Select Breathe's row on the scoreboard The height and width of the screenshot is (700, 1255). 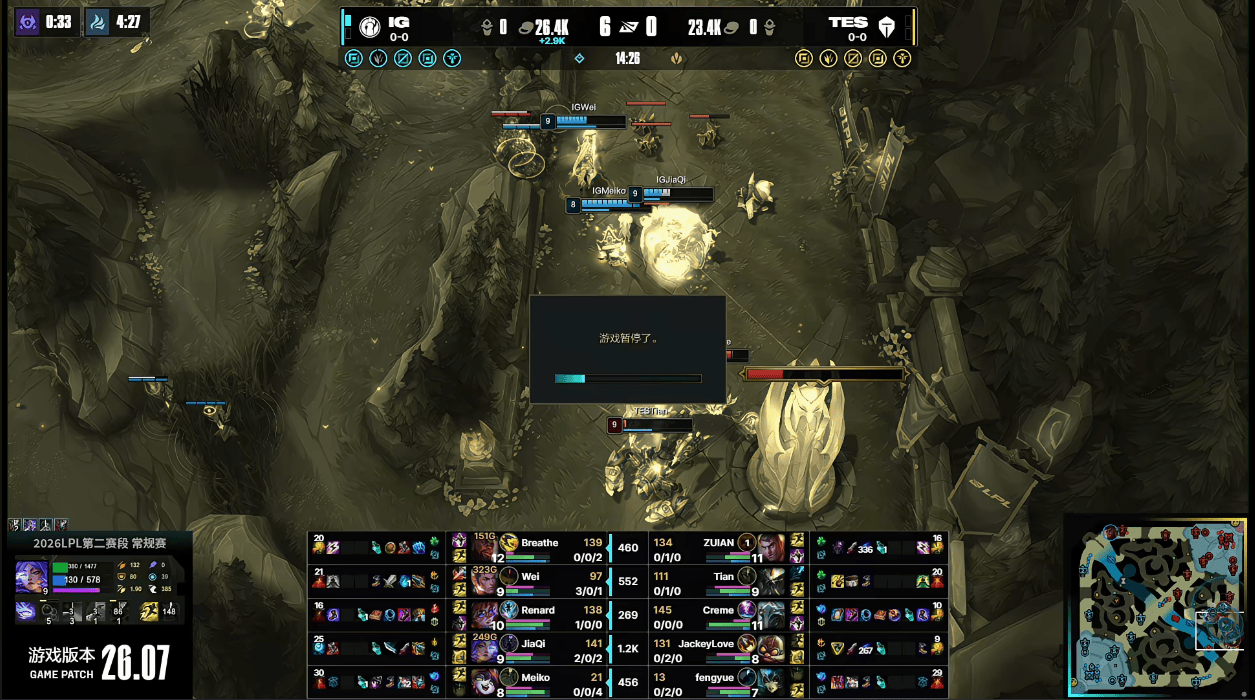tap(540, 547)
